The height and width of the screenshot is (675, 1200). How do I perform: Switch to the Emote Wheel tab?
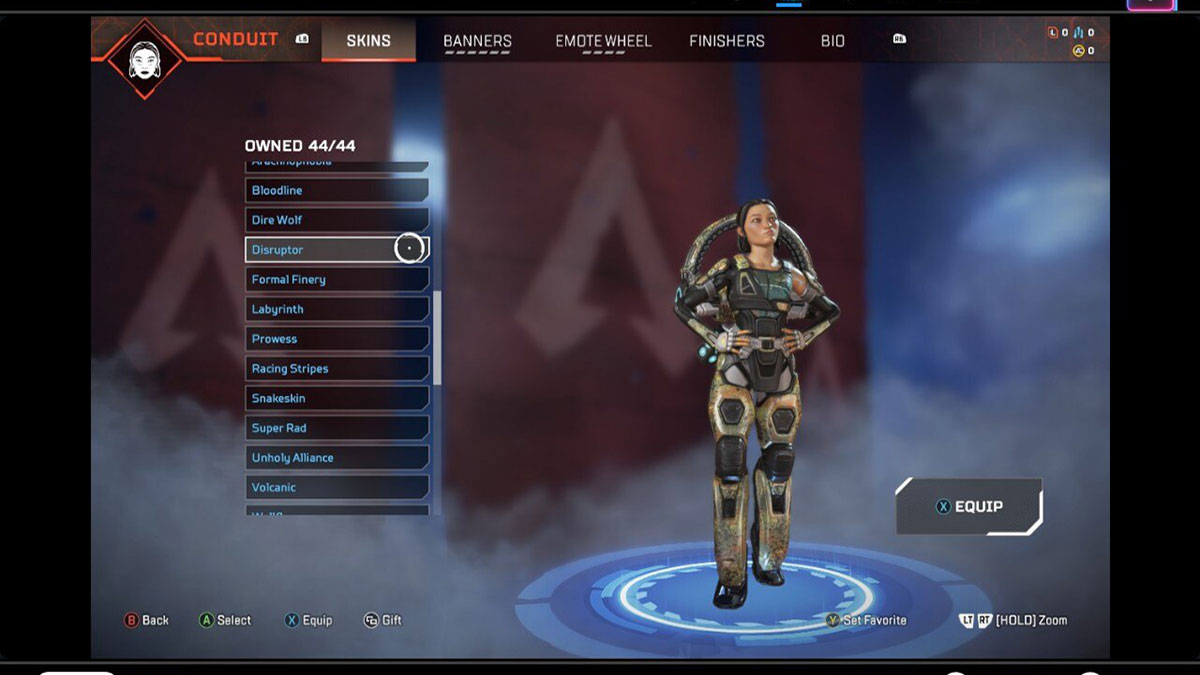(603, 41)
